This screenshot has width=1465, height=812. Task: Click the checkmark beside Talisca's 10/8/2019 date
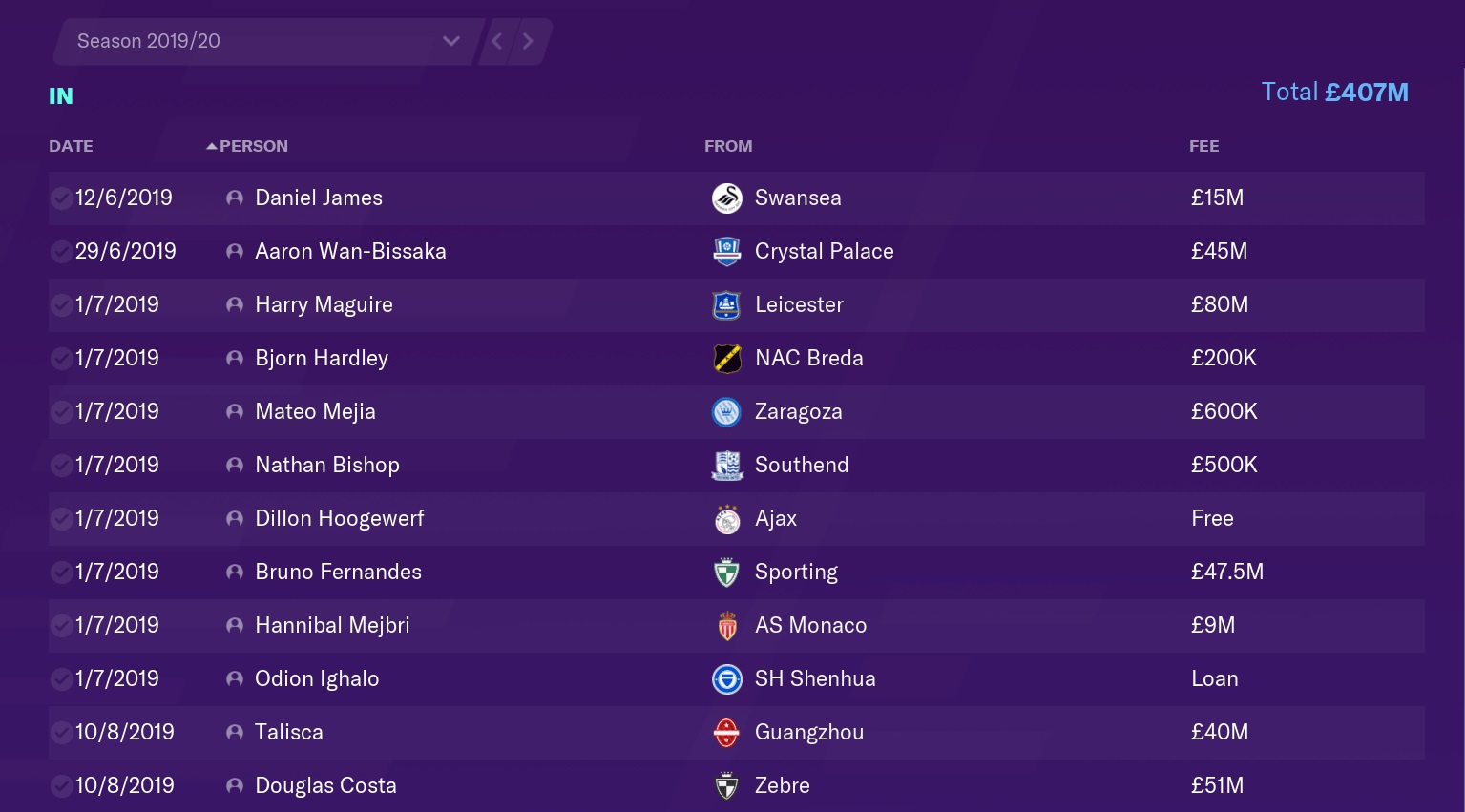pos(60,732)
